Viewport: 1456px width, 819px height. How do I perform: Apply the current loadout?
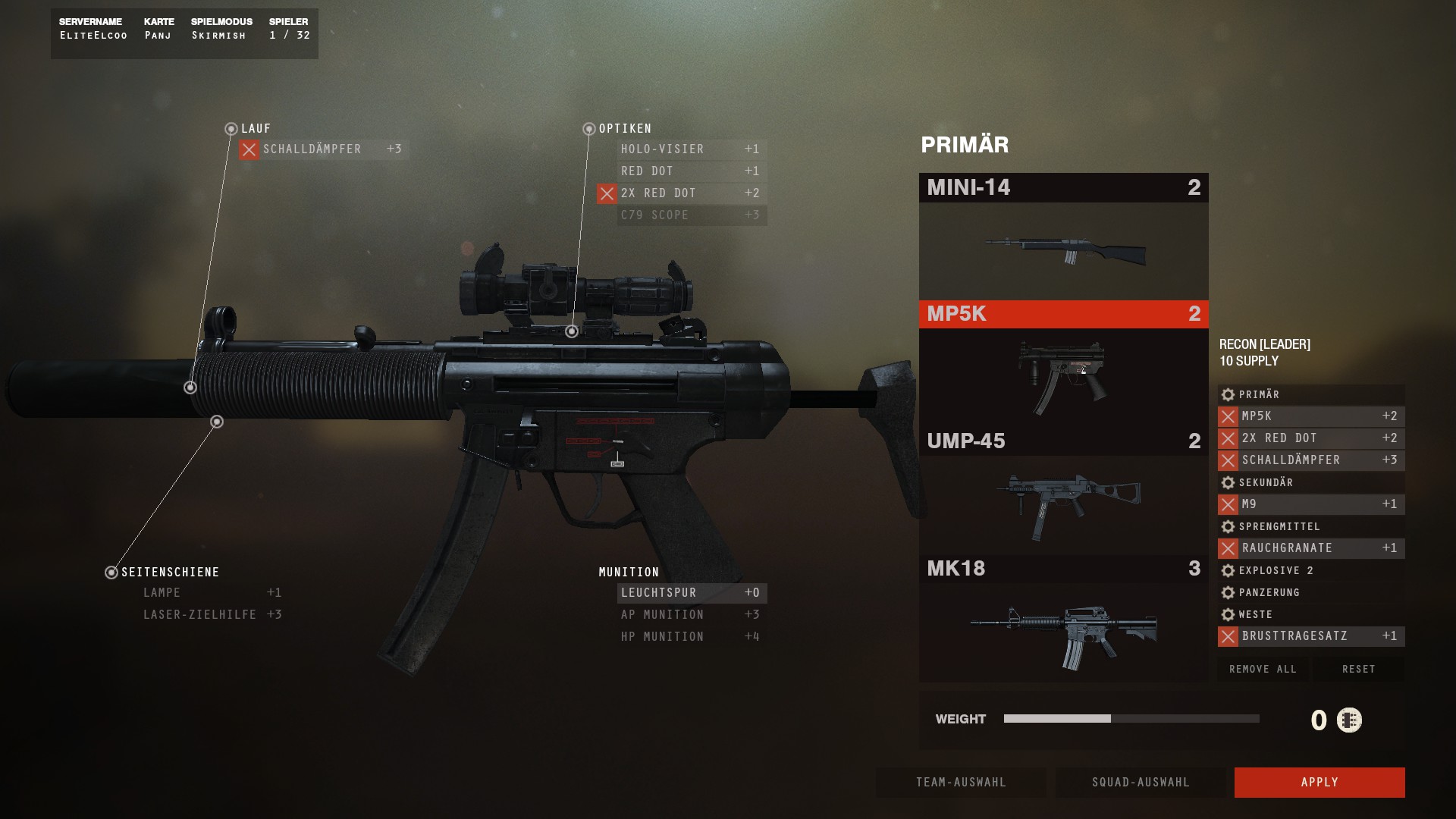[x=1319, y=782]
